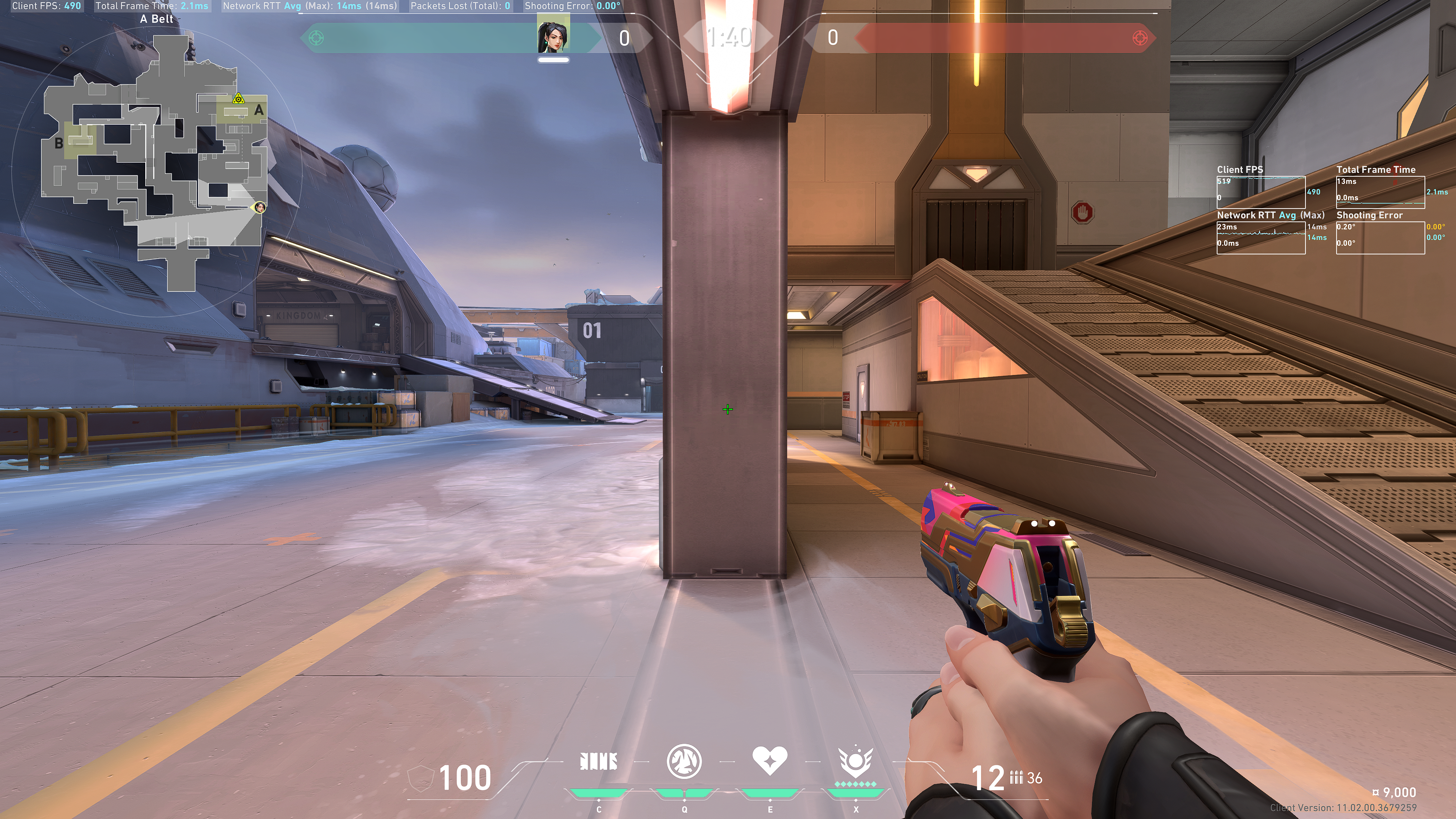Click the yellow spike marker on minimap
This screenshot has height=819, width=1456.
(238, 99)
